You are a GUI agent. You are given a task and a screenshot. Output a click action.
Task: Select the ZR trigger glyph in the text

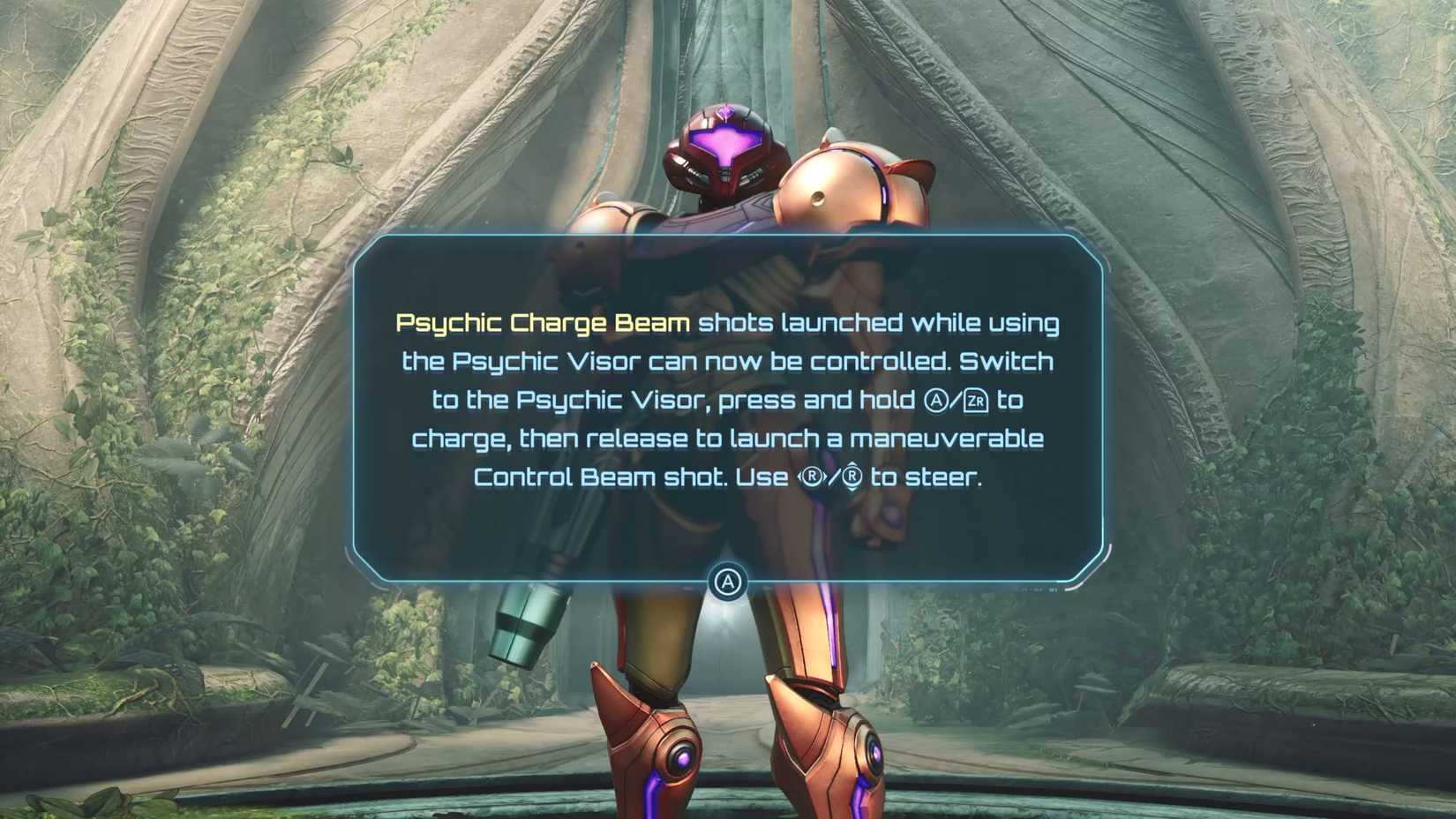(x=977, y=400)
